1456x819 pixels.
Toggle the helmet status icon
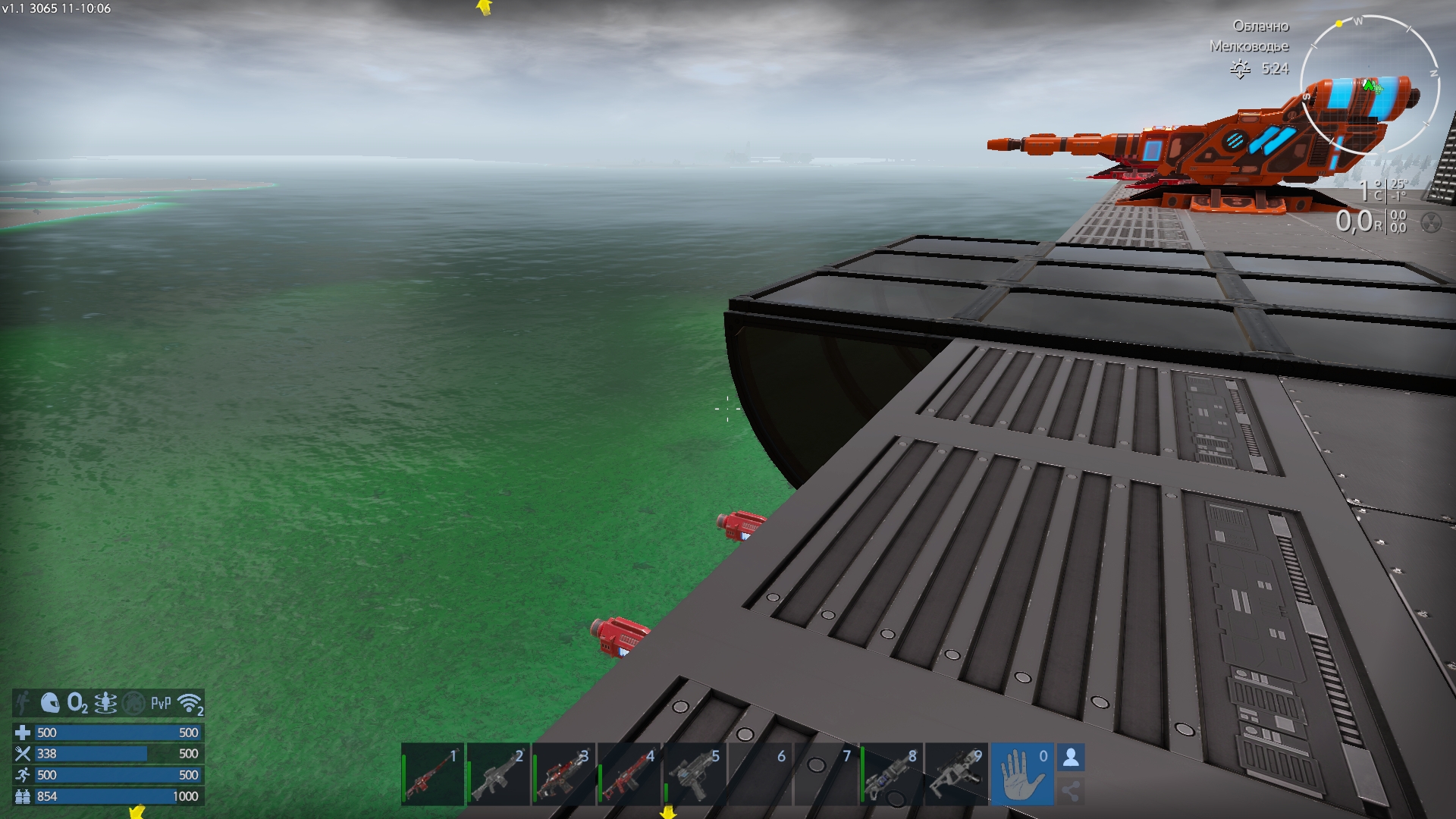tap(50, 703)
